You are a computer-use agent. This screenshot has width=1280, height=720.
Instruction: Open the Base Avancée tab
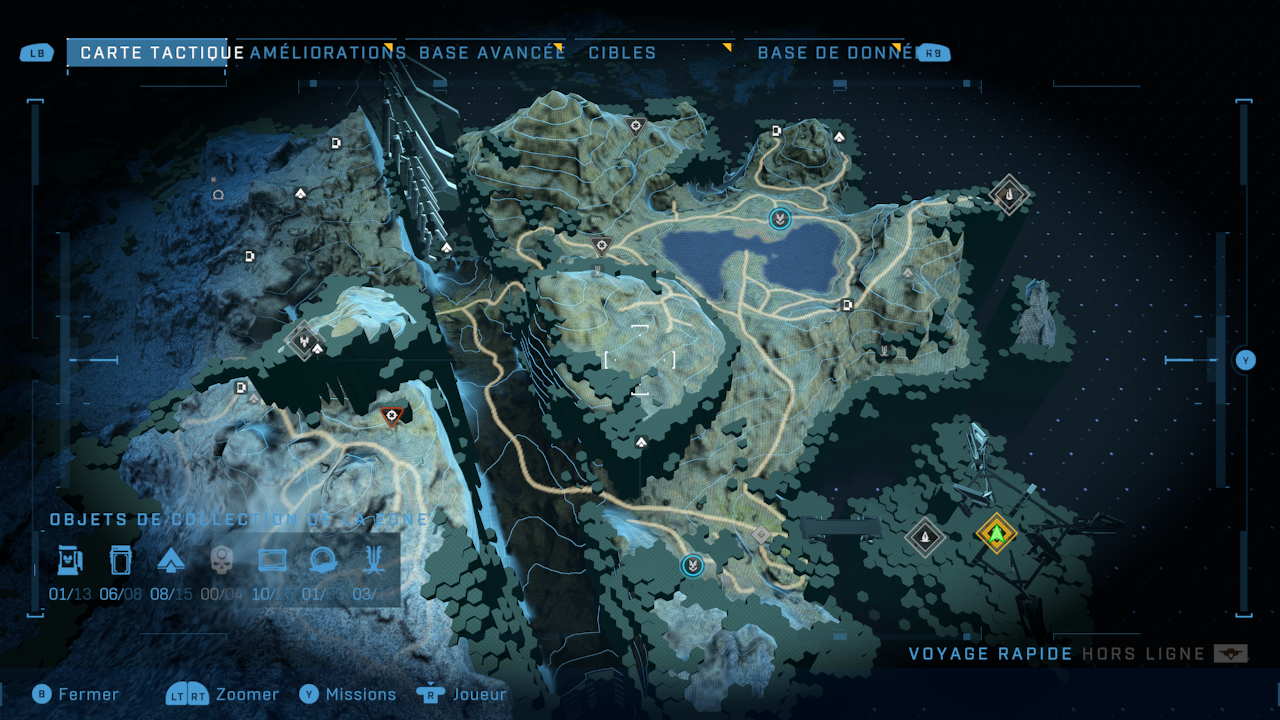point(492,53)
